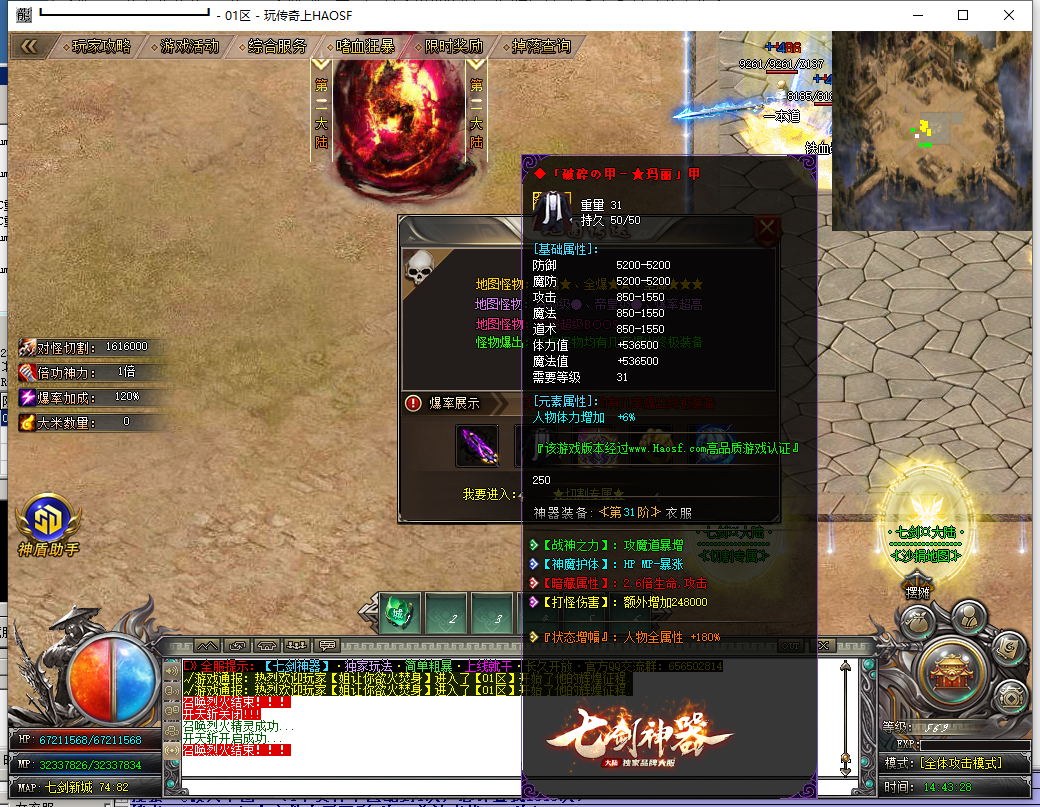Open the character portrait icon near the emblem
The height and width of the screenshot is (807, 1040).
(x=967, y=618)
